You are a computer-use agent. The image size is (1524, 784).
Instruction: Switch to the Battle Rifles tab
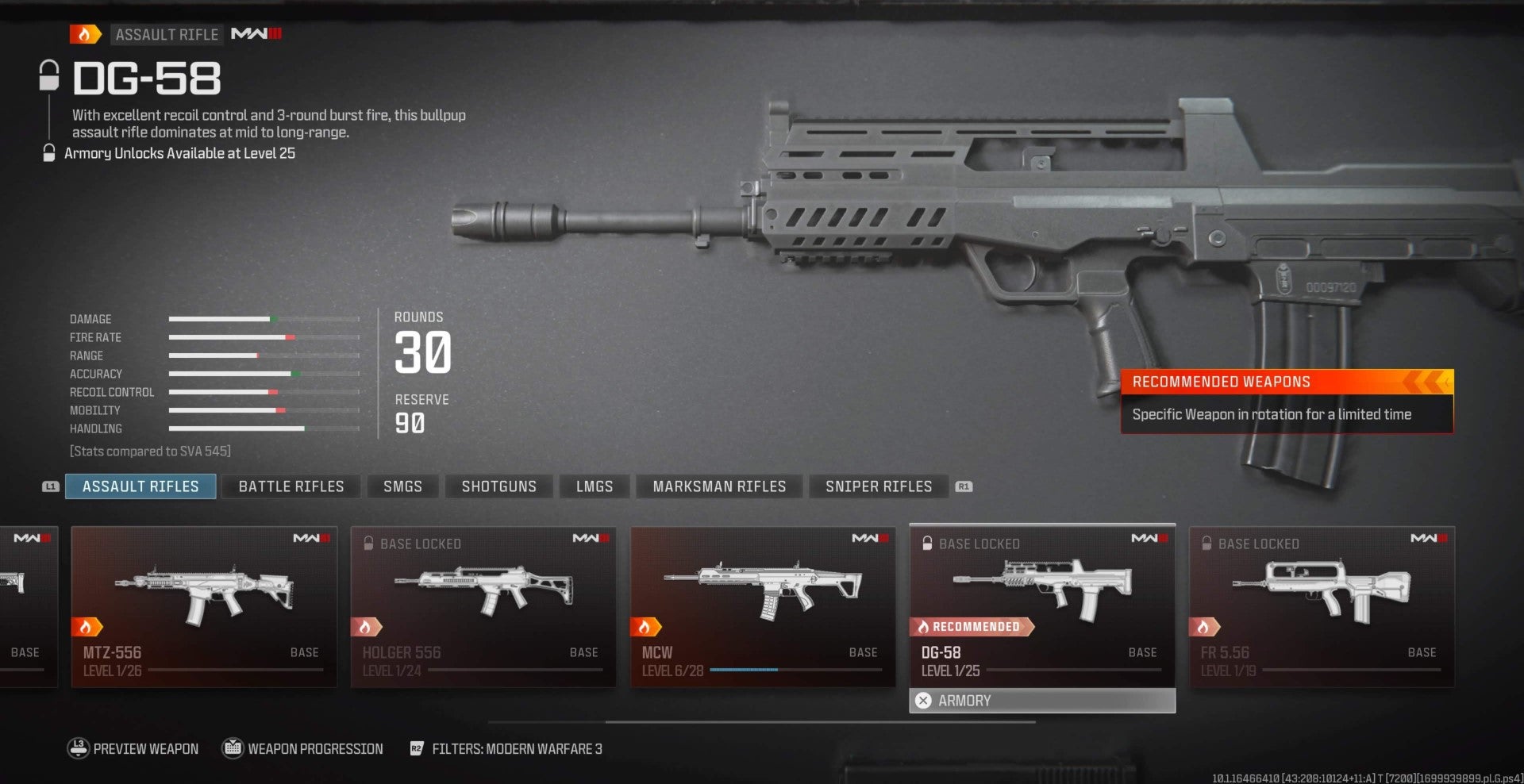pos(291,486)
